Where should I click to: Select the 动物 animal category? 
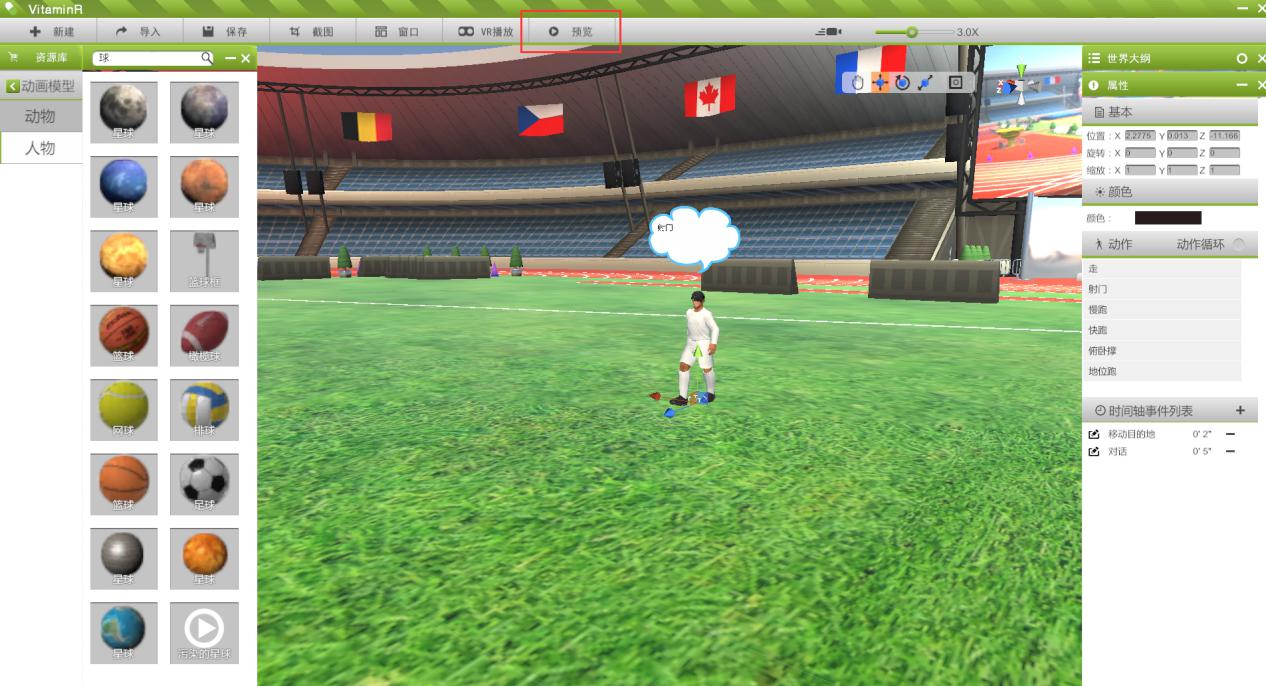click(40, 117)
